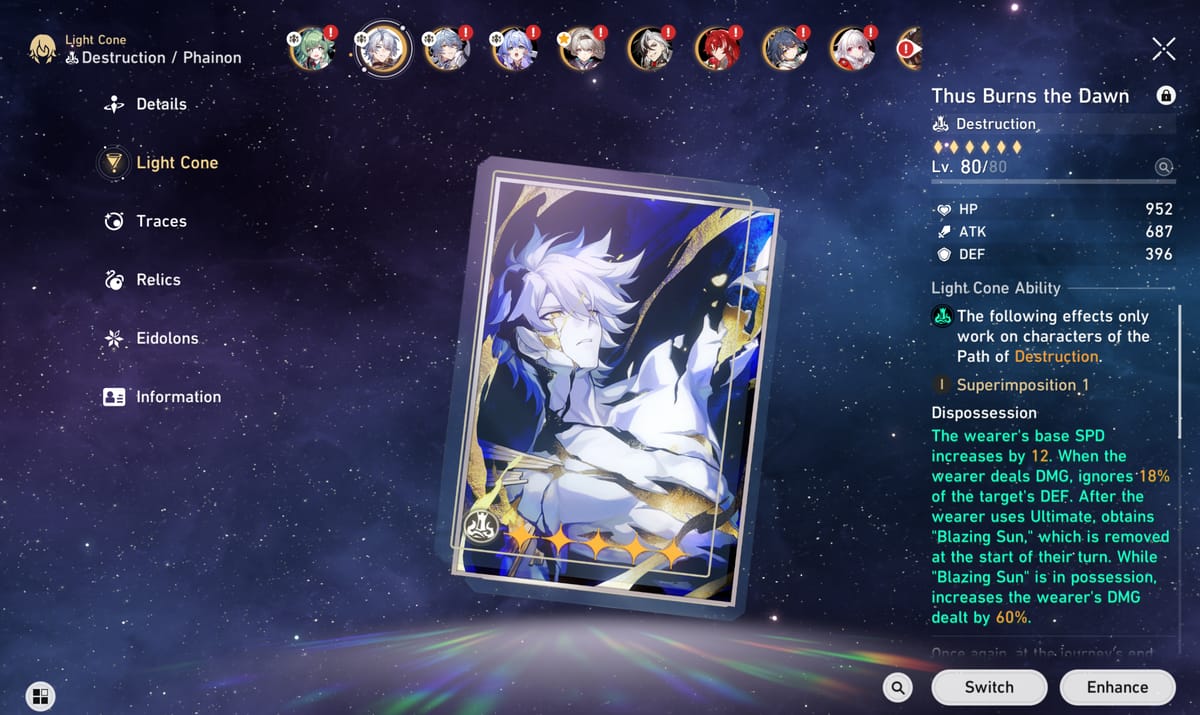Click the Switch light cone button

pyautogui.click(x=988, y=687)
